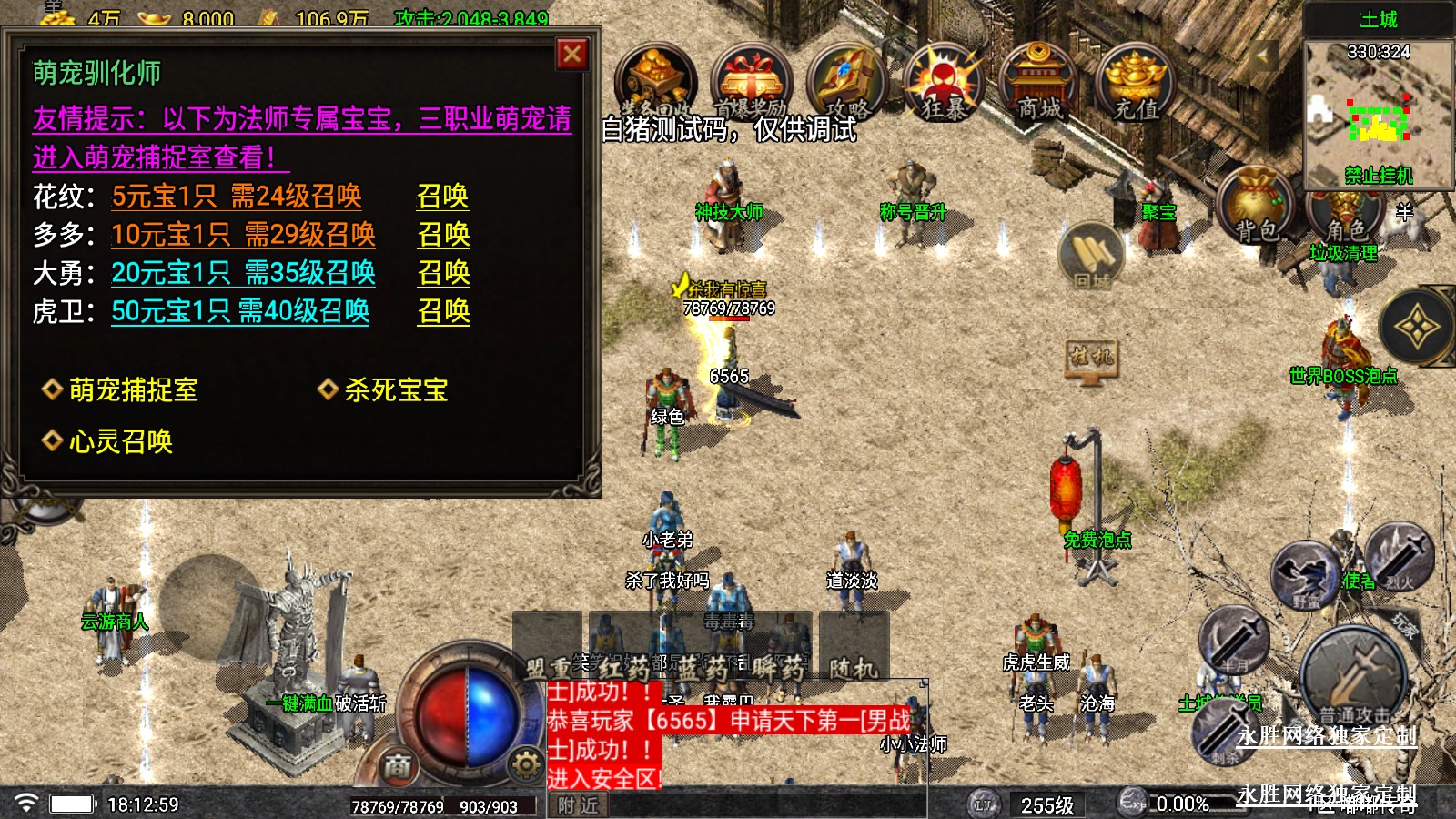Open the 背包 bag
This screenshot has width=1456, height=819.
(1256, 207)
